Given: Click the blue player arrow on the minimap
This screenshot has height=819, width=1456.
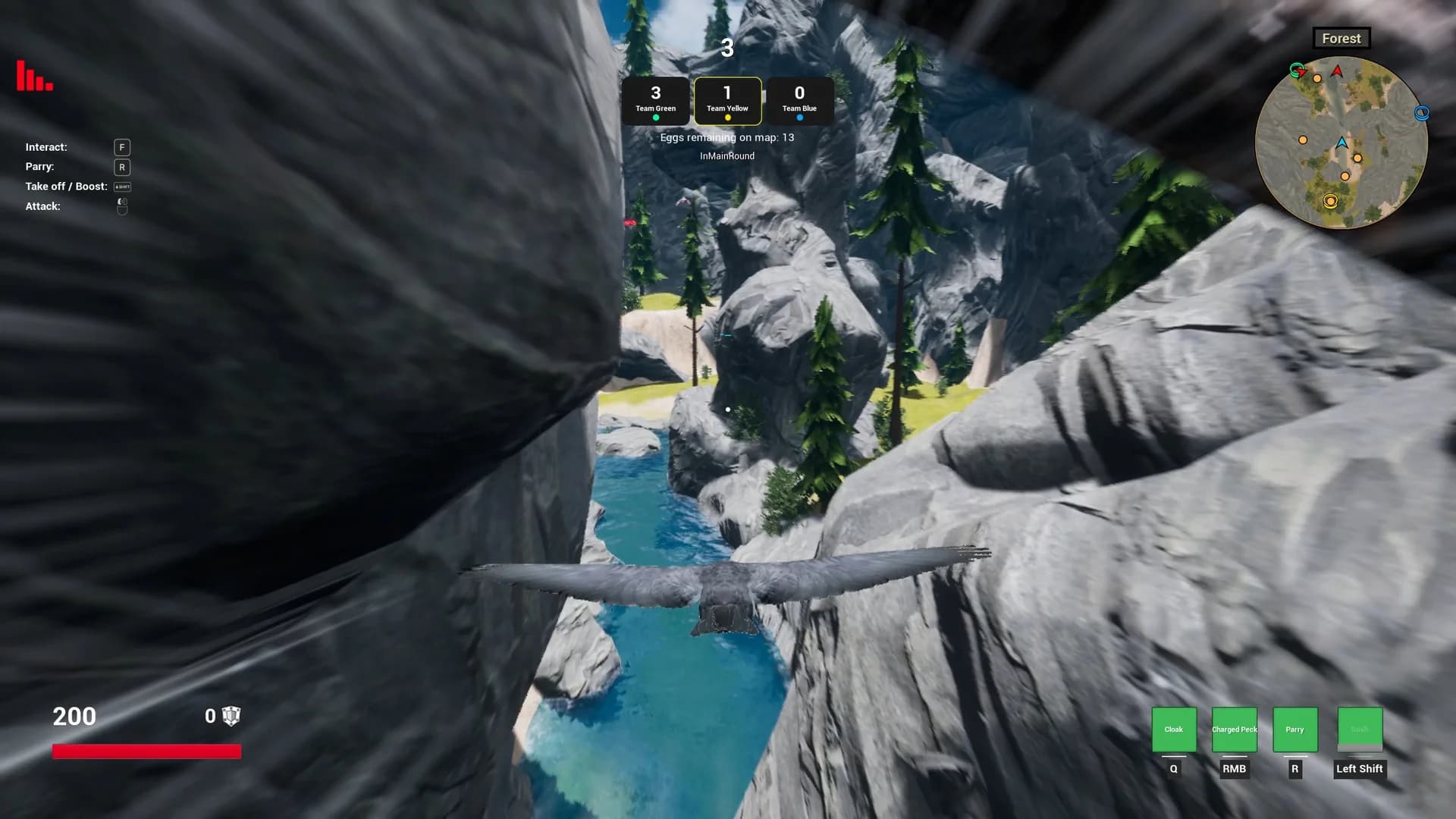Looking at the screenshot, I should tap(1342, 143).
